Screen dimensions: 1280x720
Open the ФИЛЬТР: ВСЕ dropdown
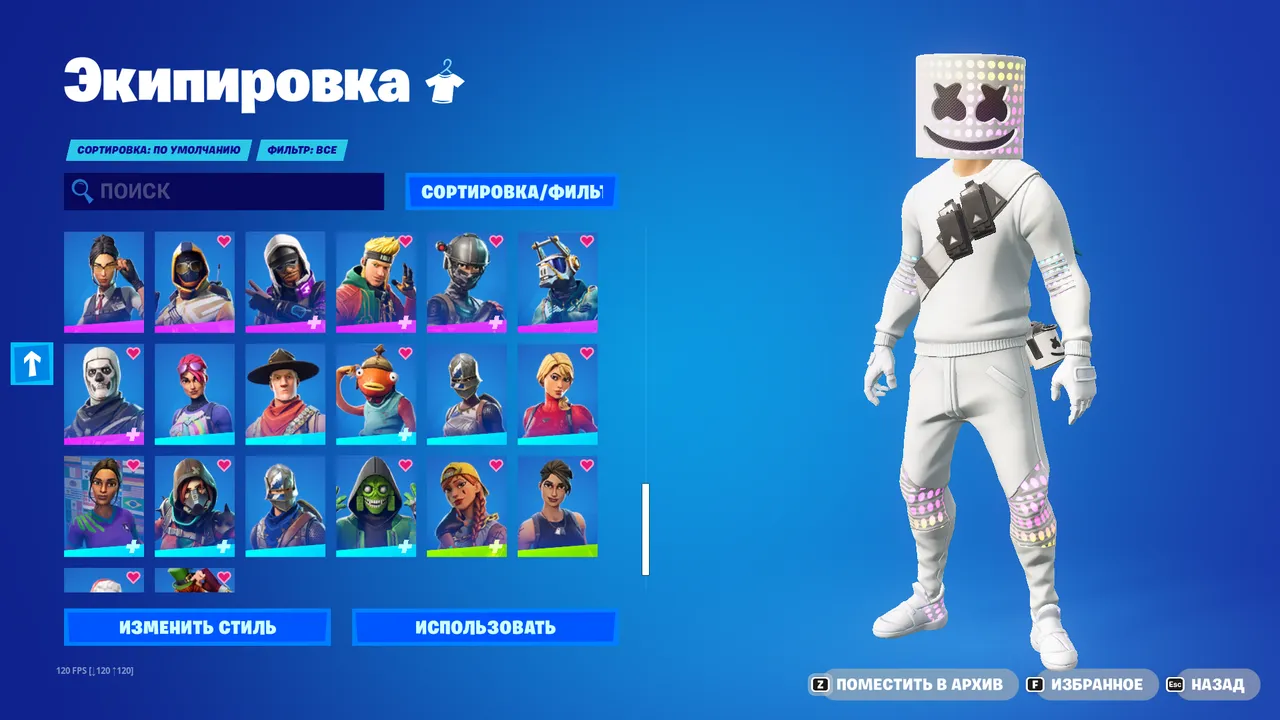[302, 150]
